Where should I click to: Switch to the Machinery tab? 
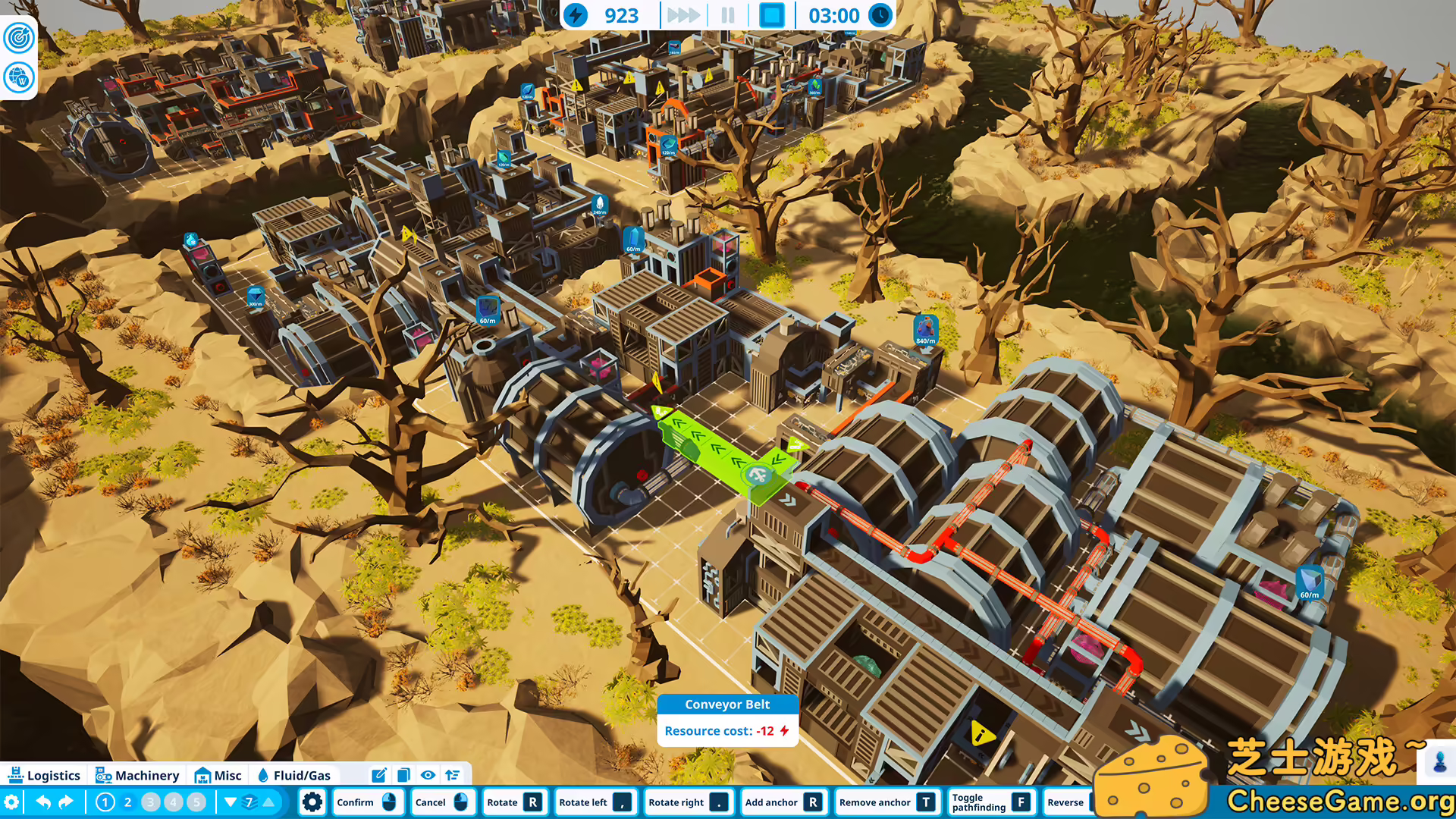(x=136, y=775)
